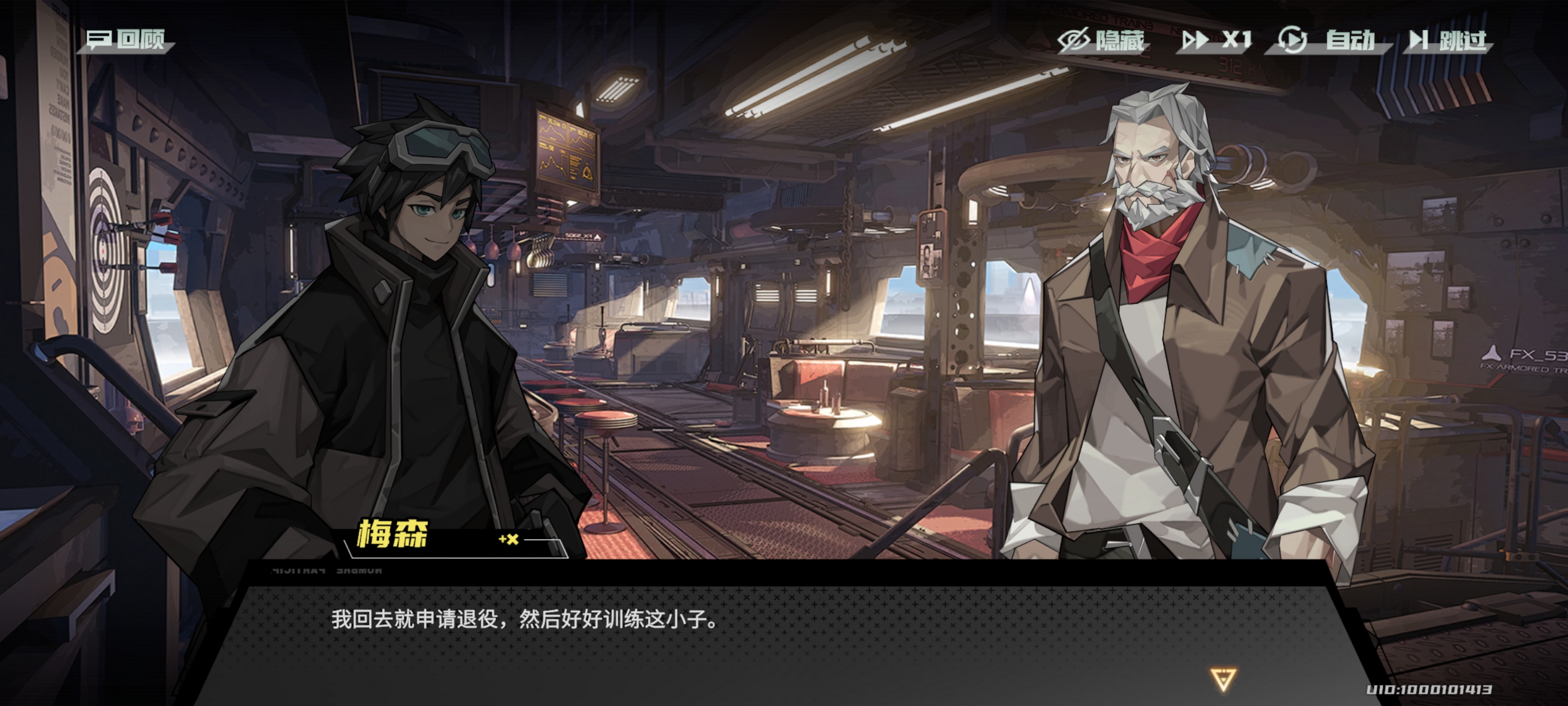Open the 回顾 dialogue review log
Screen dimensions: 1568x706
tap(126, 40)
